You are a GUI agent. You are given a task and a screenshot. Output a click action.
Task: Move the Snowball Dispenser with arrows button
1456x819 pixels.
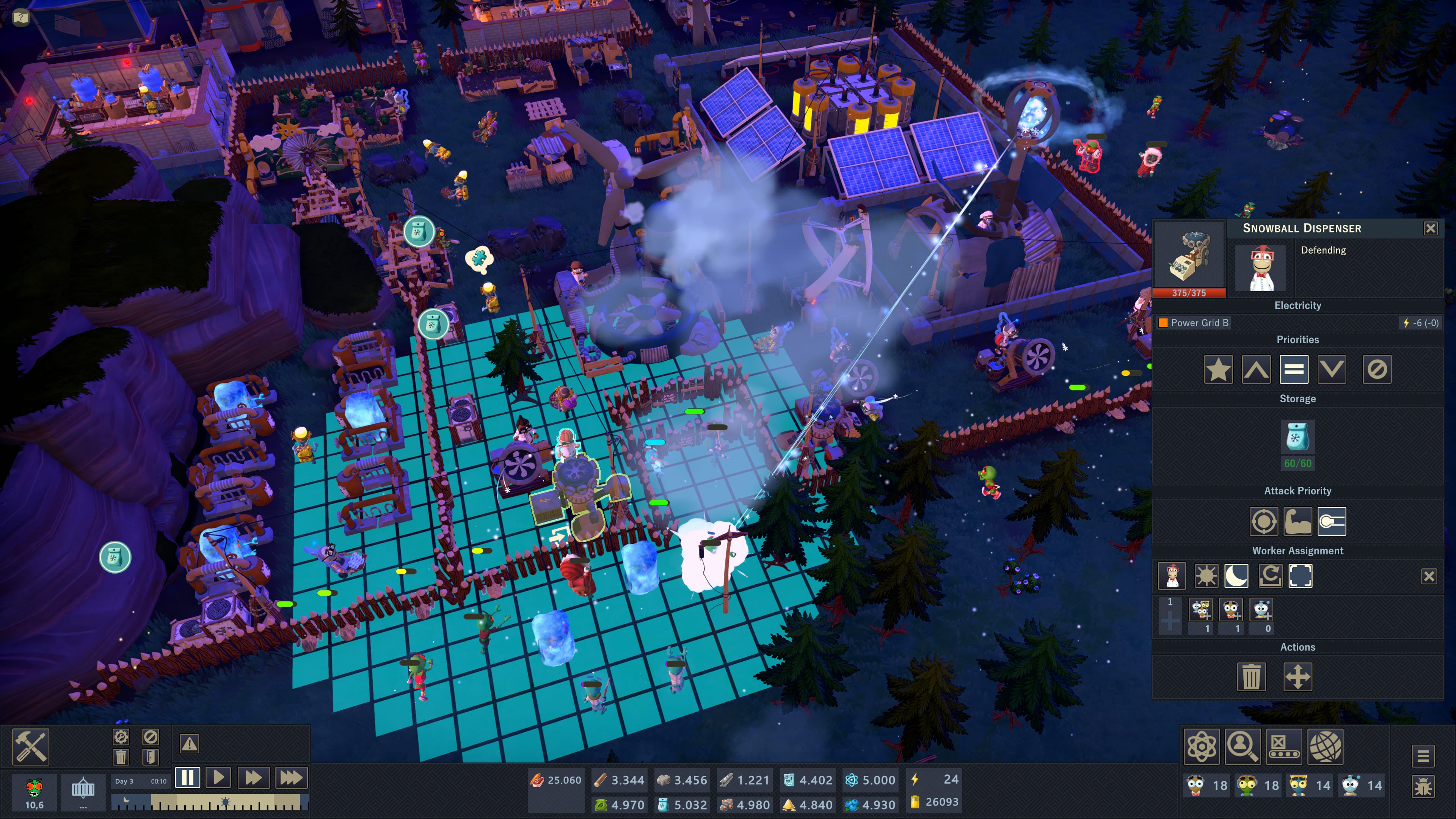pyautogui.click(x=1299, y=676)
